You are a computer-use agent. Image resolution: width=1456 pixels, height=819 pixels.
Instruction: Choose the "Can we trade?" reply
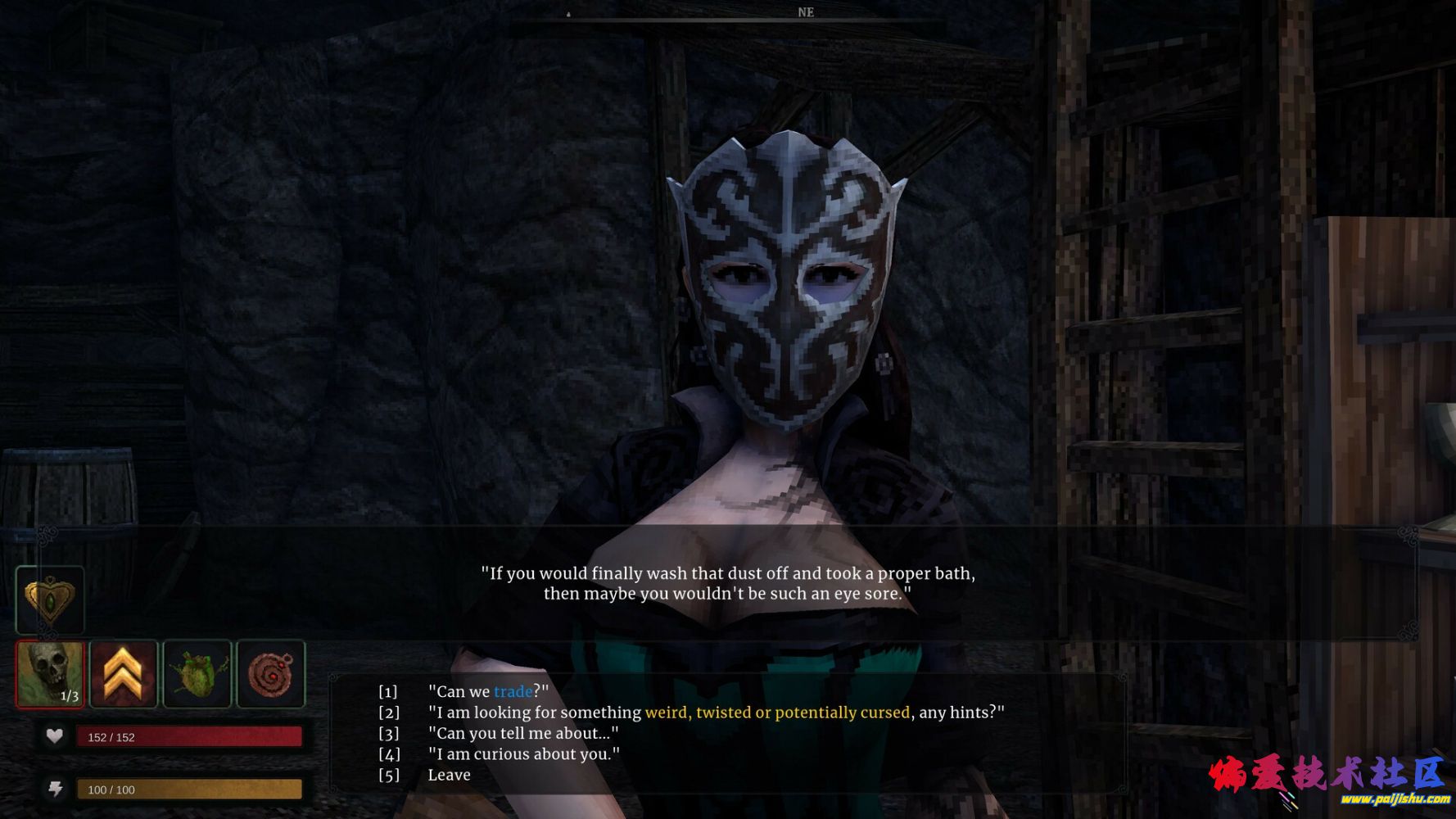[x=488, y=691]
